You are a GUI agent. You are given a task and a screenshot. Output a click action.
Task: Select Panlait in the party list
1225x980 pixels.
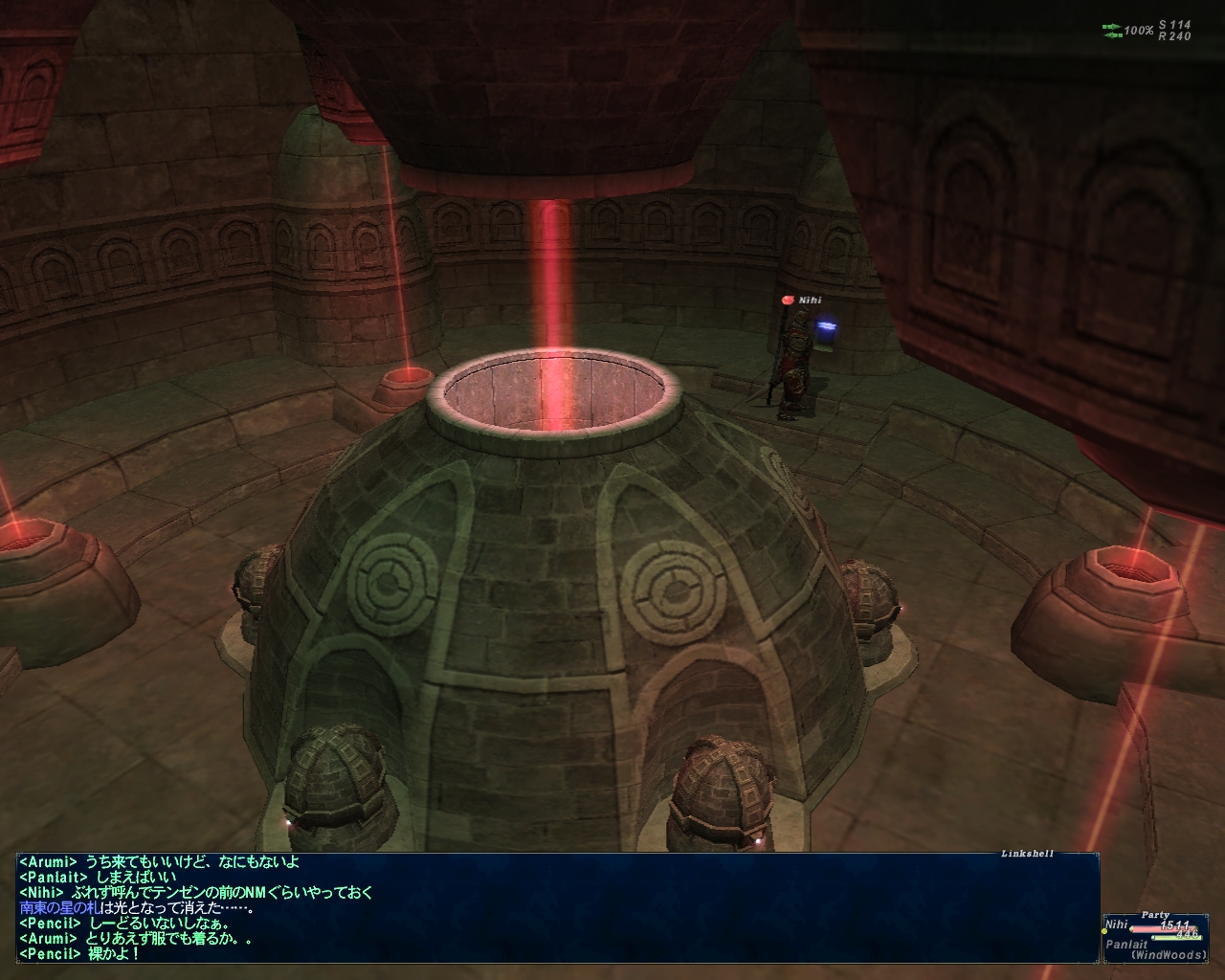(x=1126, y=944)
